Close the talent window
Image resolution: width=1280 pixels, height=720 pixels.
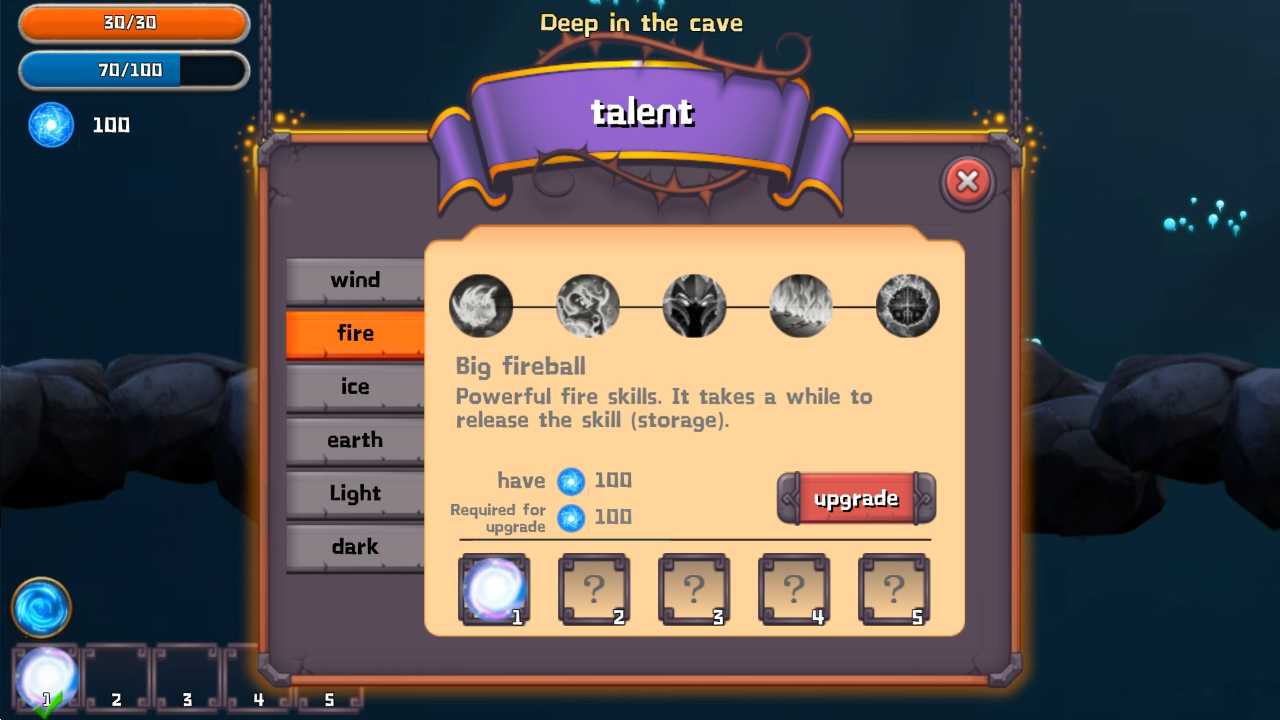point(967,181)
